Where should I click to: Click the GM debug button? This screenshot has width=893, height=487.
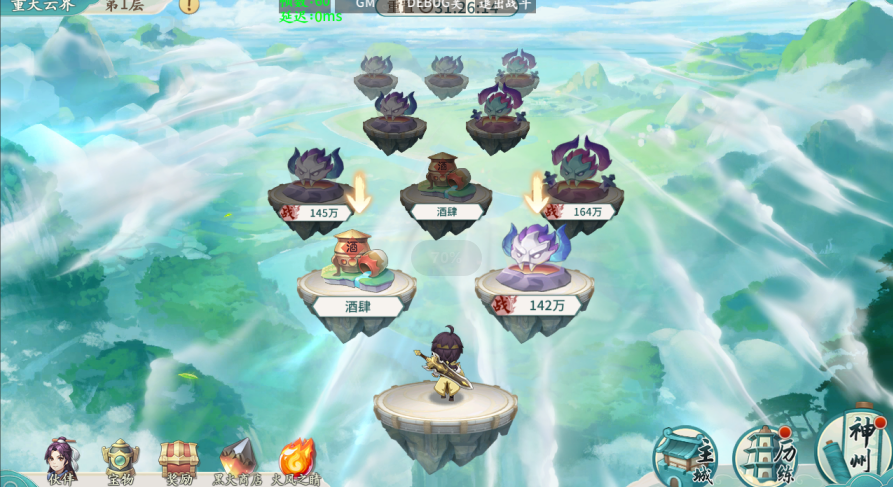coord(365,5)
